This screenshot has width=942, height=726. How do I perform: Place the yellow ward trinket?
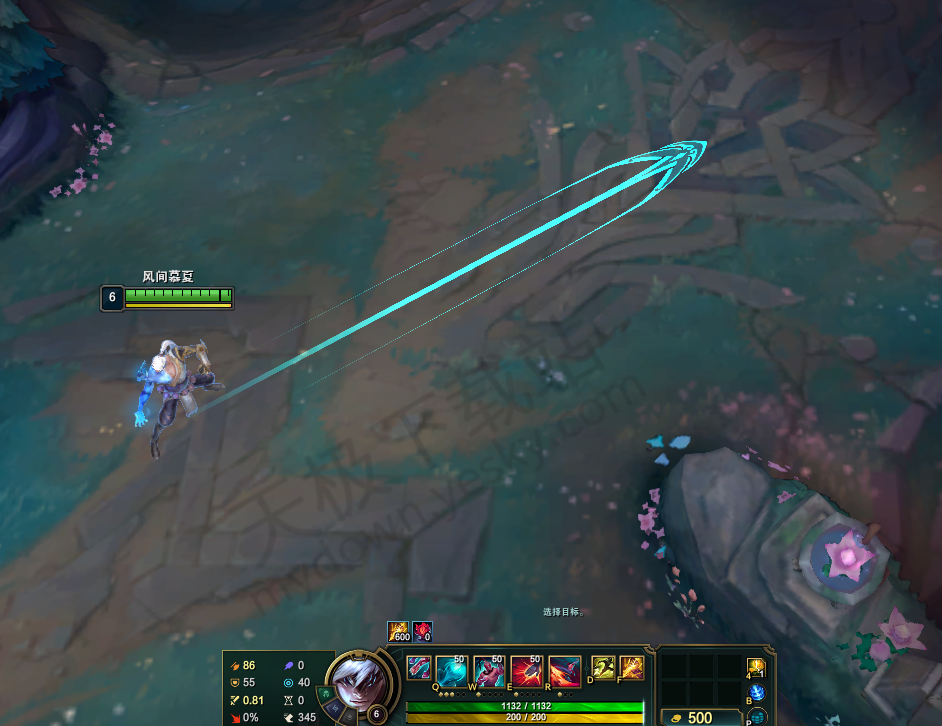click(756, 667)
